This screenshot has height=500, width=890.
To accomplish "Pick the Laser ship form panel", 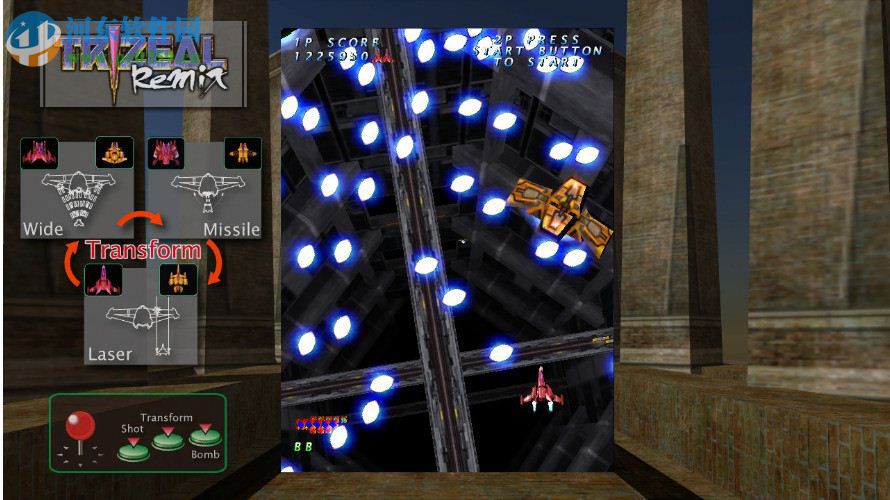I will click(141, 313).
